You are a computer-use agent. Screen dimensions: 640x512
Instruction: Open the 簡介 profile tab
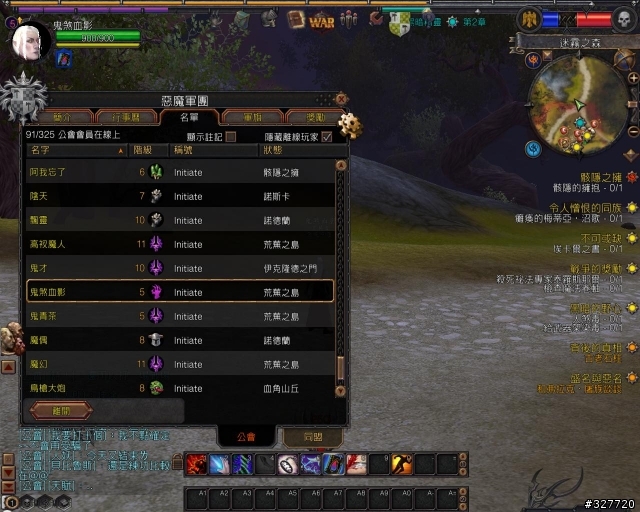tap(62, 117)
